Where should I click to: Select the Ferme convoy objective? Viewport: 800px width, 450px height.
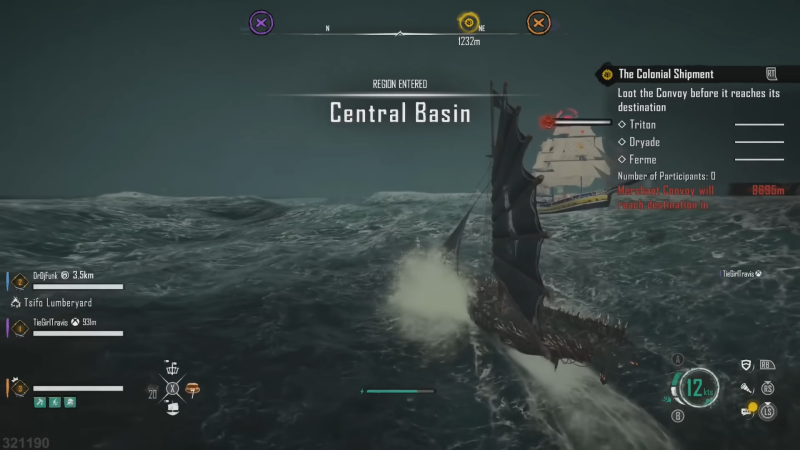click(641, 159)
